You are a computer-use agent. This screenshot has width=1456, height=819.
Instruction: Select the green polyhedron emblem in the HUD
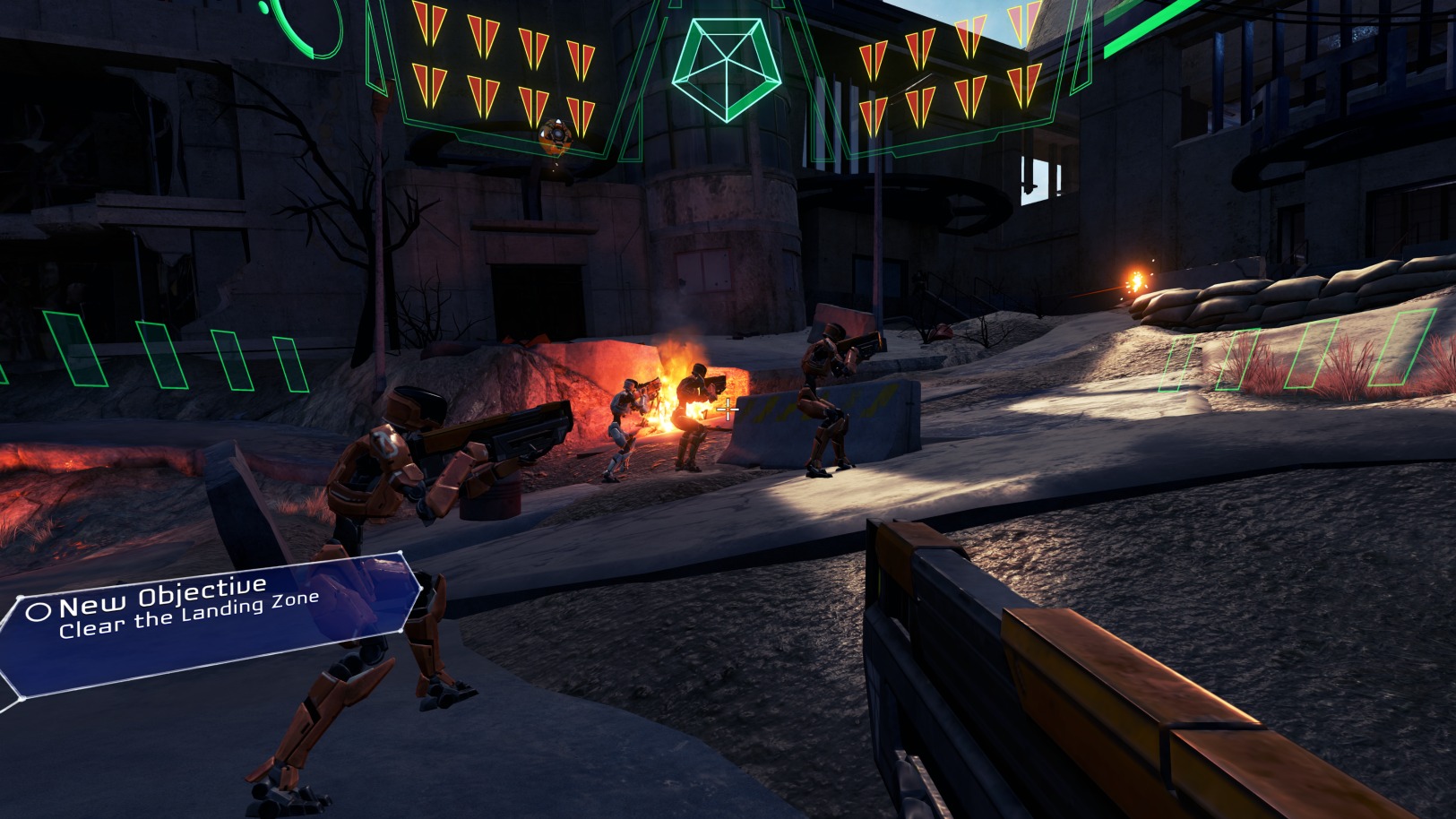(726, 69)
